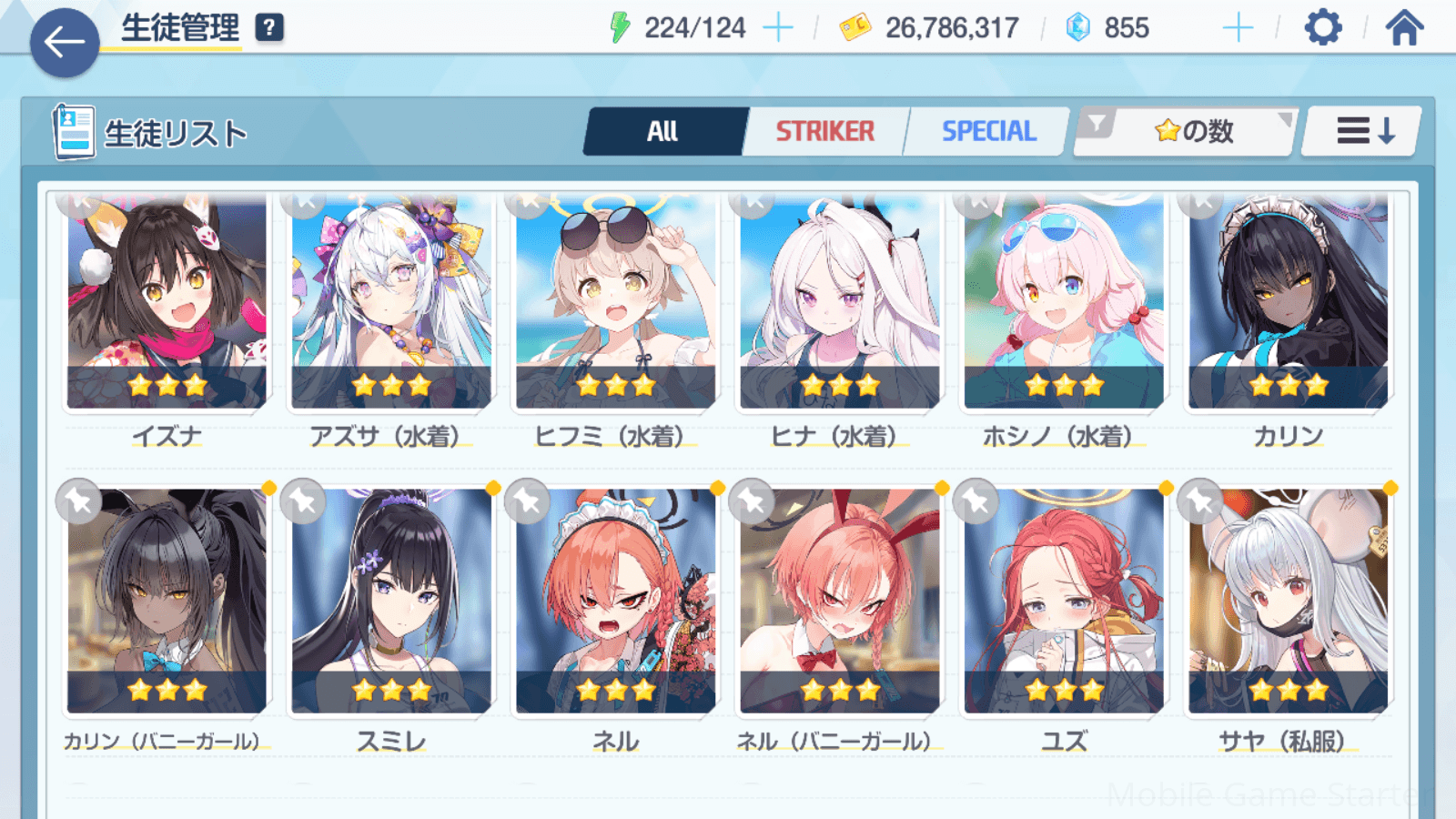Select ヒナ (水着) portrait
The image size is (1456, 819).
pyautogui.click(x=839, y=300)
